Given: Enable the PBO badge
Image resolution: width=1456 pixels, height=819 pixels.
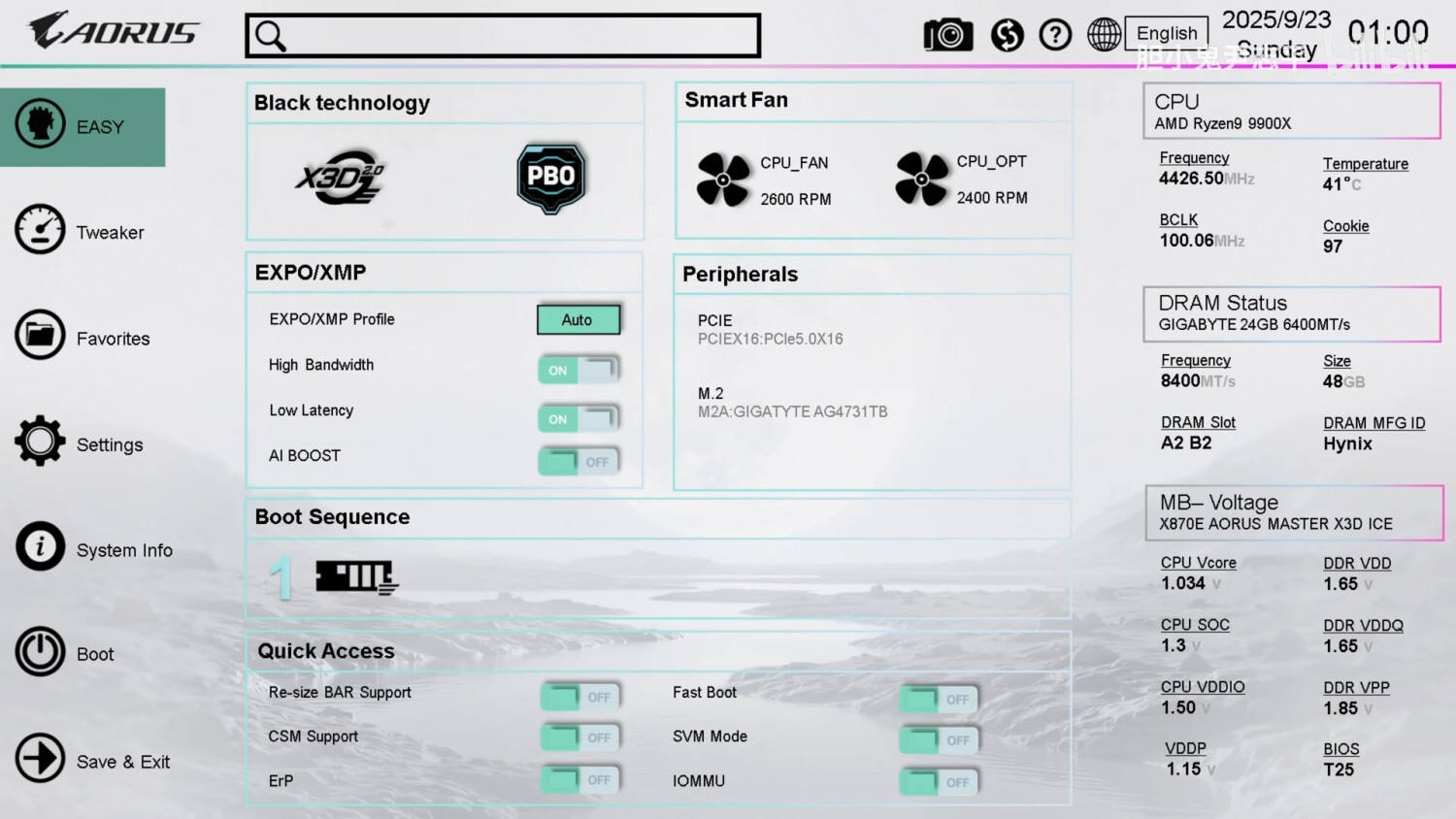Looking at the screenshot, I should coord(550,178).
